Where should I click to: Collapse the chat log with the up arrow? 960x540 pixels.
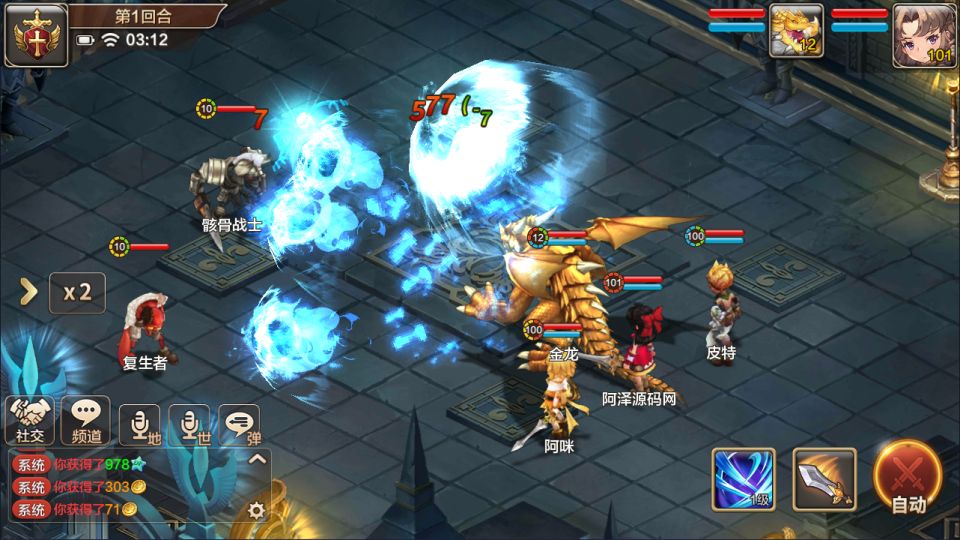(257, 460)
